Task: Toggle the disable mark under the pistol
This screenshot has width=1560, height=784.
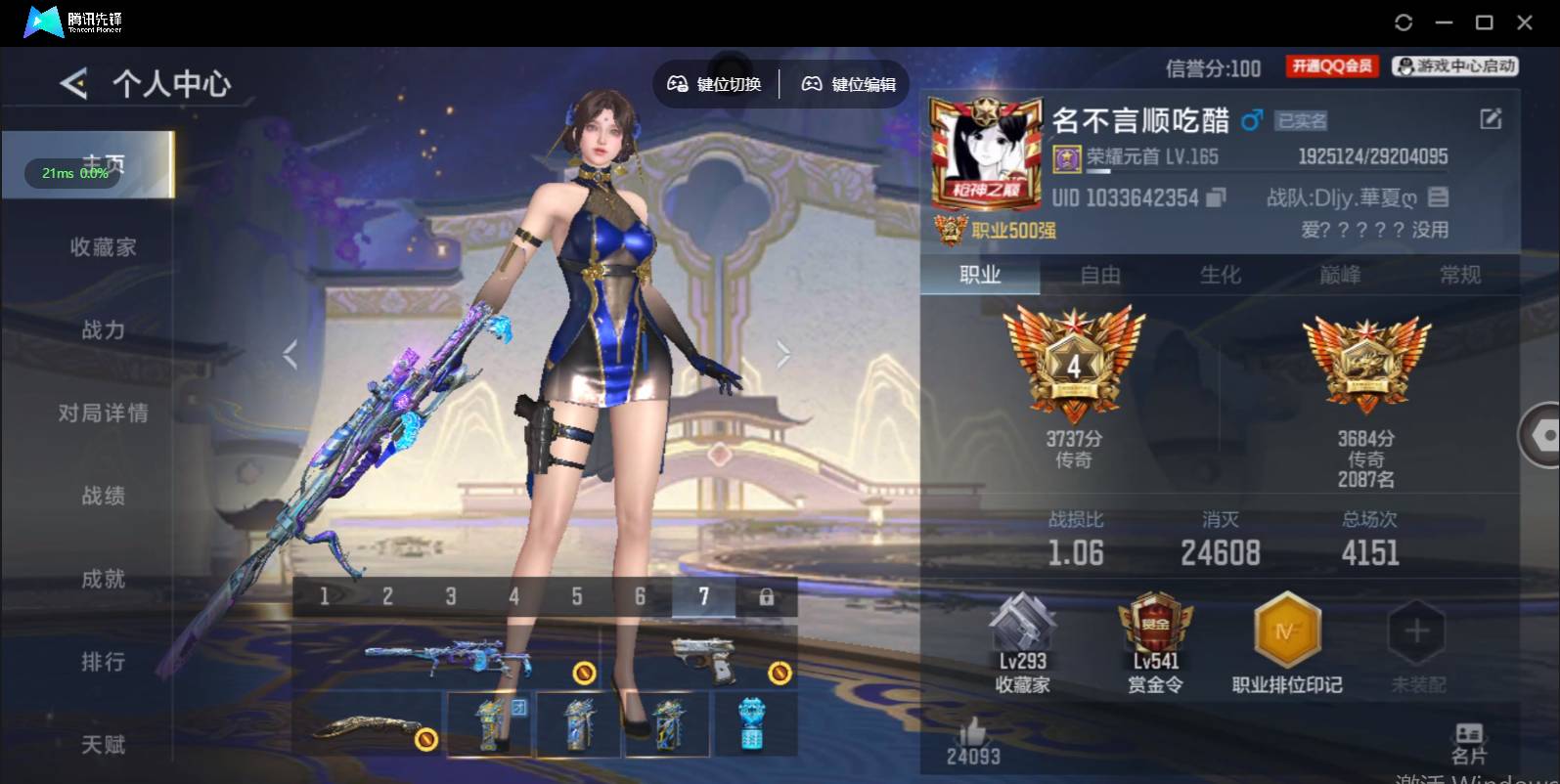Action: coord(780,672)
